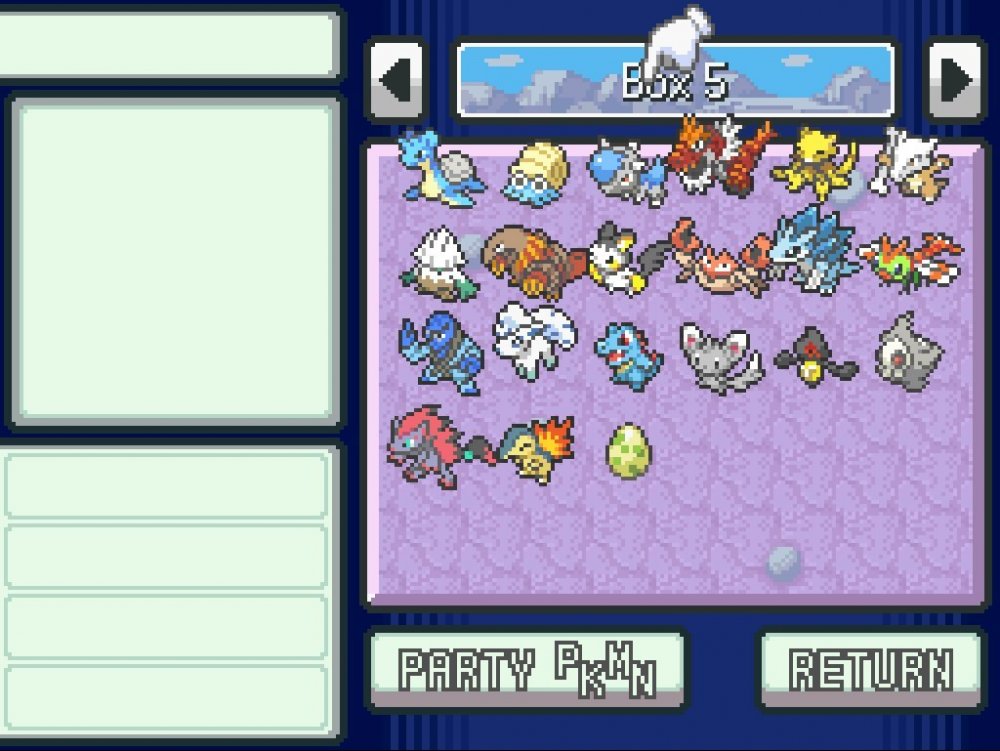Choose Cubone holding its bone
The height and width of the screenshot is (751, 1000).
click(x=910, y=165)
